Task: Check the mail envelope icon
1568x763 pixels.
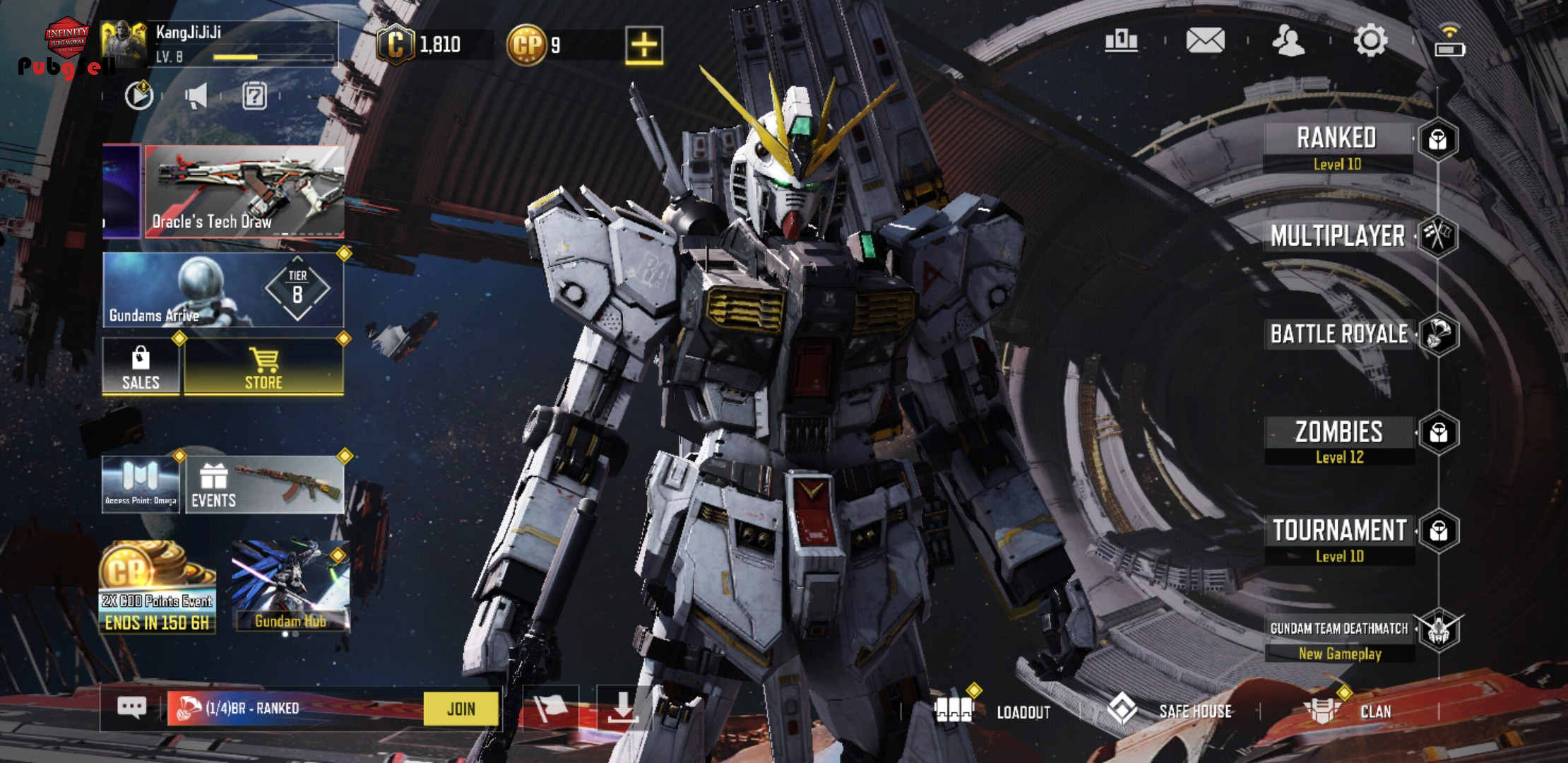Action: click(x=1205, y=41)
